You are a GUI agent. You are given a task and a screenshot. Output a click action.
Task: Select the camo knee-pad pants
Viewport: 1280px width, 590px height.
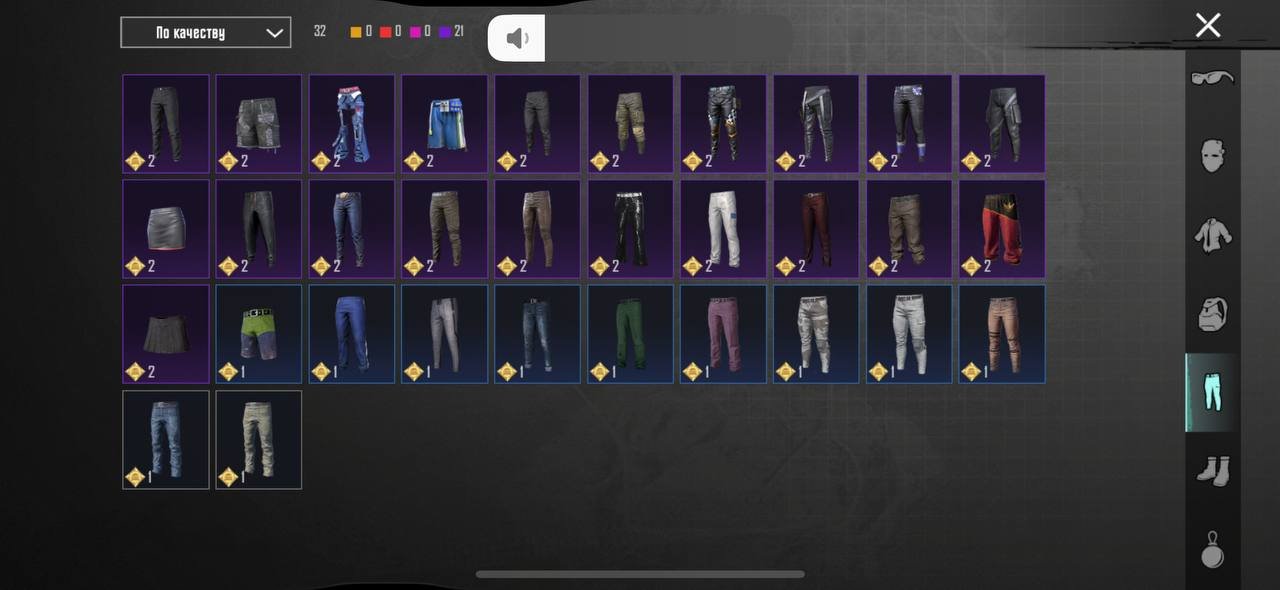[x=631, y=124]
